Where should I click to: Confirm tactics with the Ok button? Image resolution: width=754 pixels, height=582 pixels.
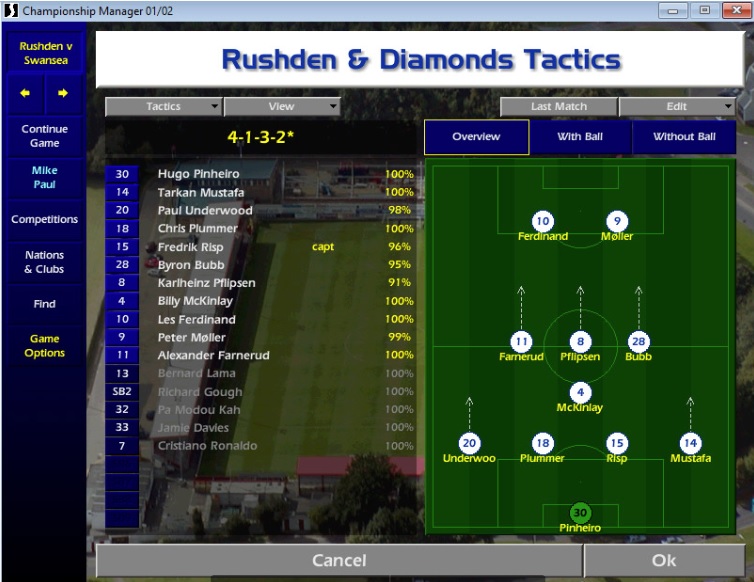click(664, 560)
